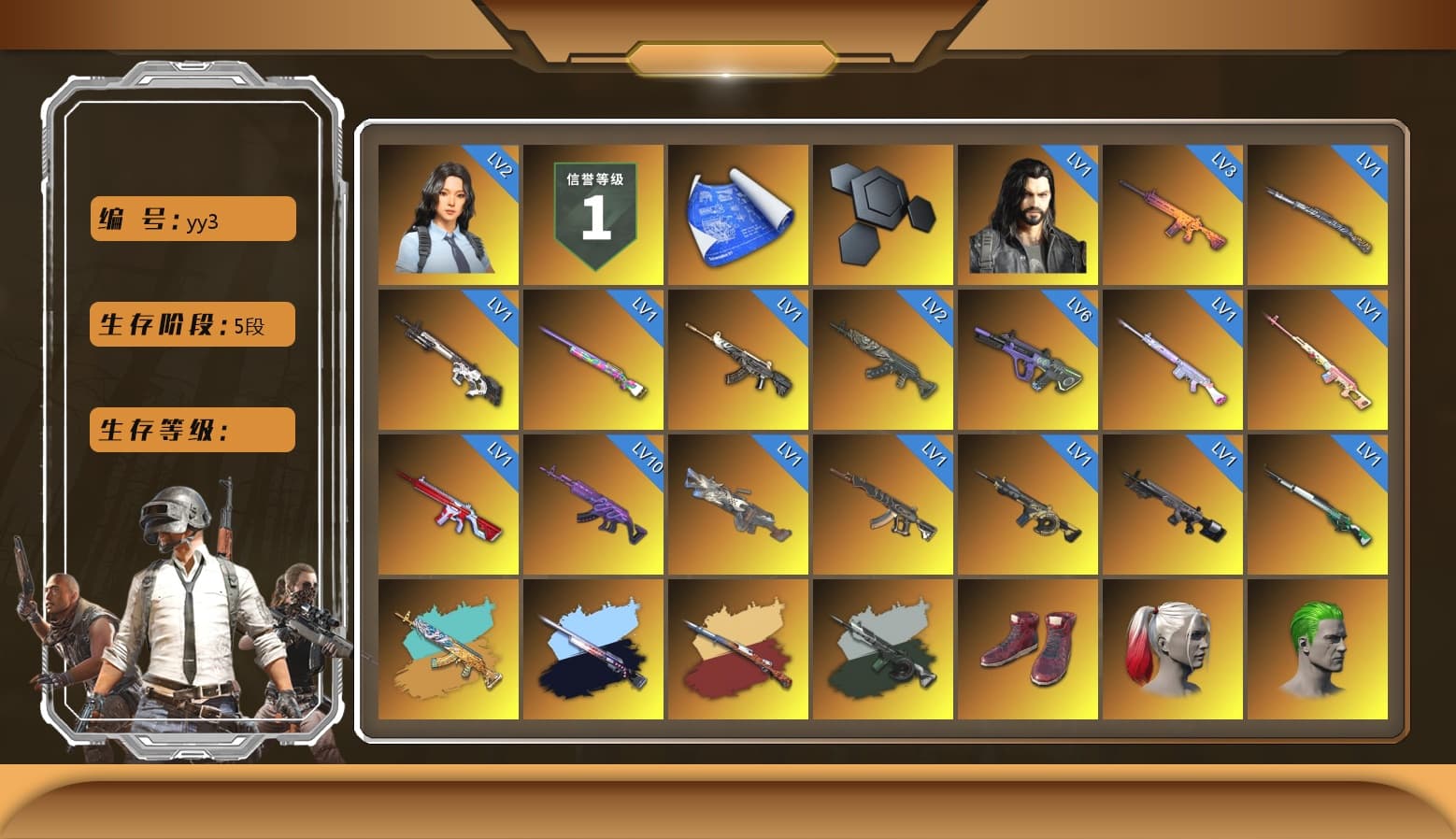1456x839 pixels.
Task: Click the silver engraved LV1 musket skin
Action: pos(1318,215)
